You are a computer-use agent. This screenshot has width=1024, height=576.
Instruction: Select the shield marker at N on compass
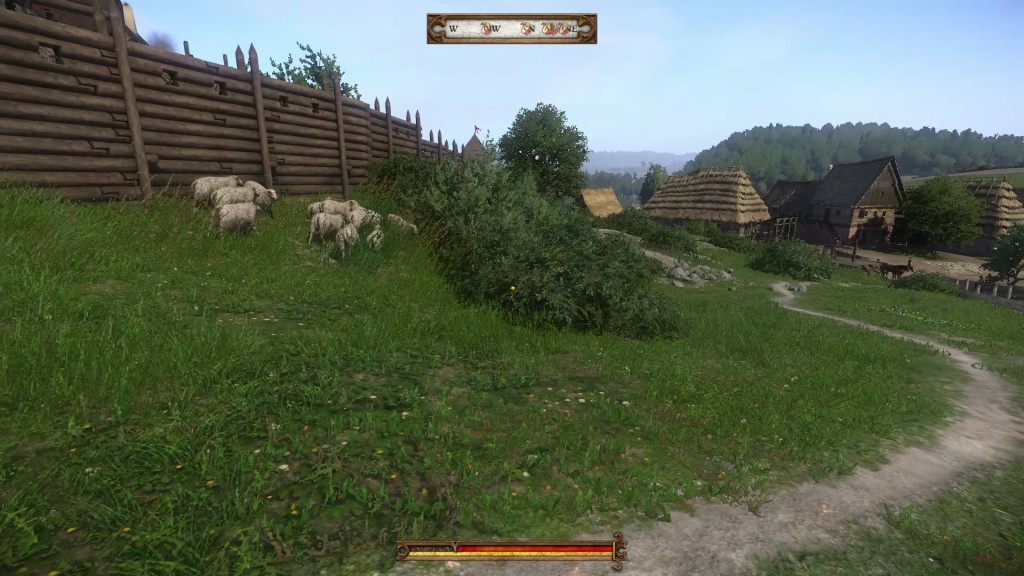tap(527, 29)
